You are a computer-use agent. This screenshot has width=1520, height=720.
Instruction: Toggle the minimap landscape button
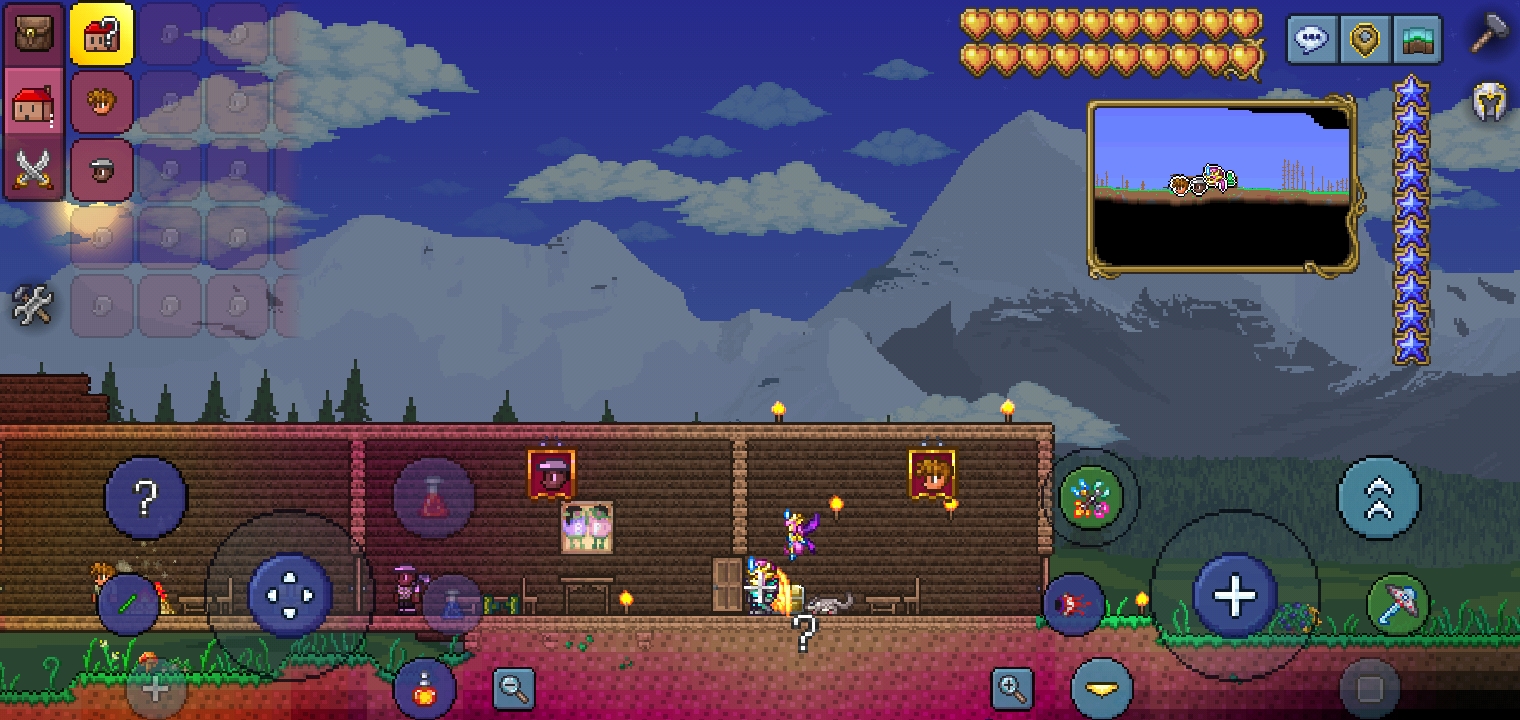pos(1417,40)
